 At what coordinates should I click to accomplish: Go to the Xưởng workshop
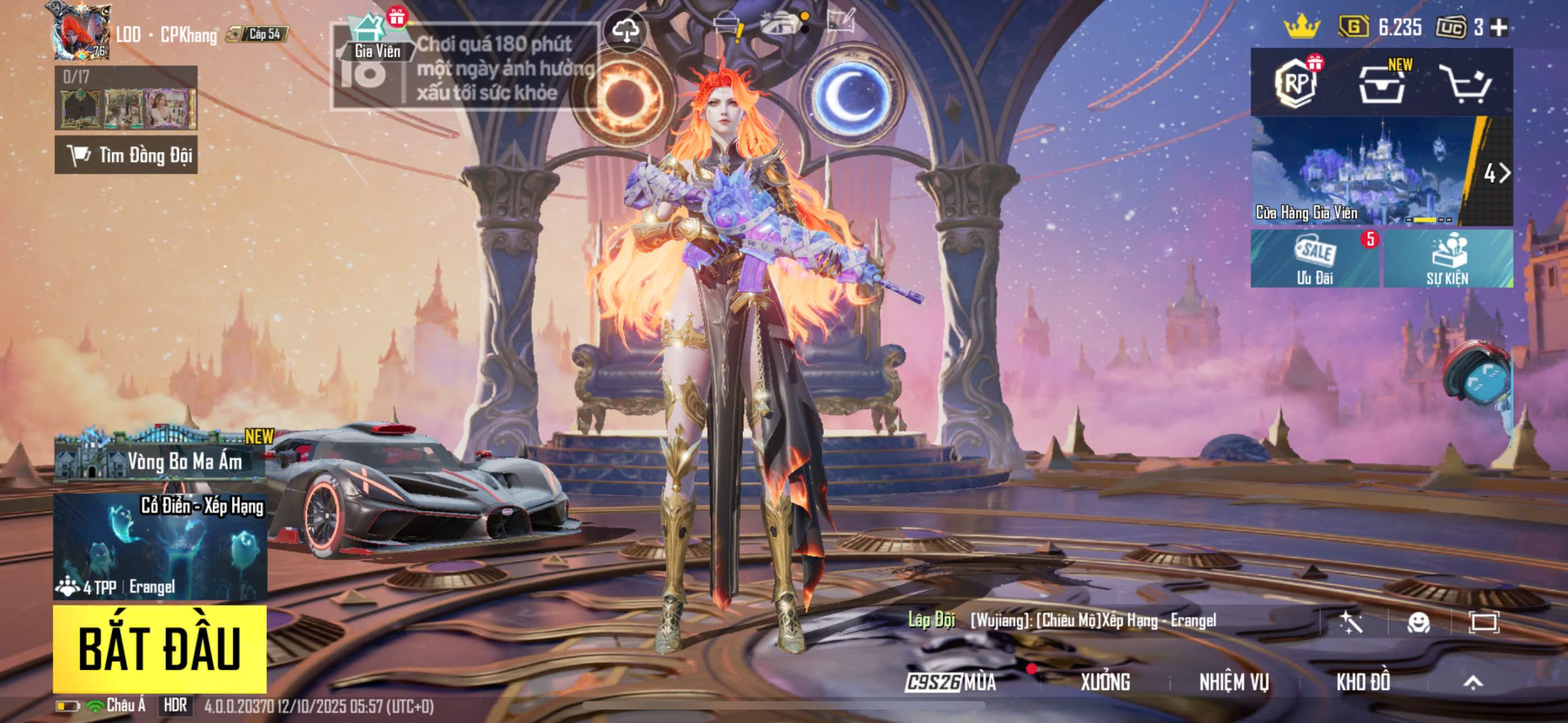1105,681
